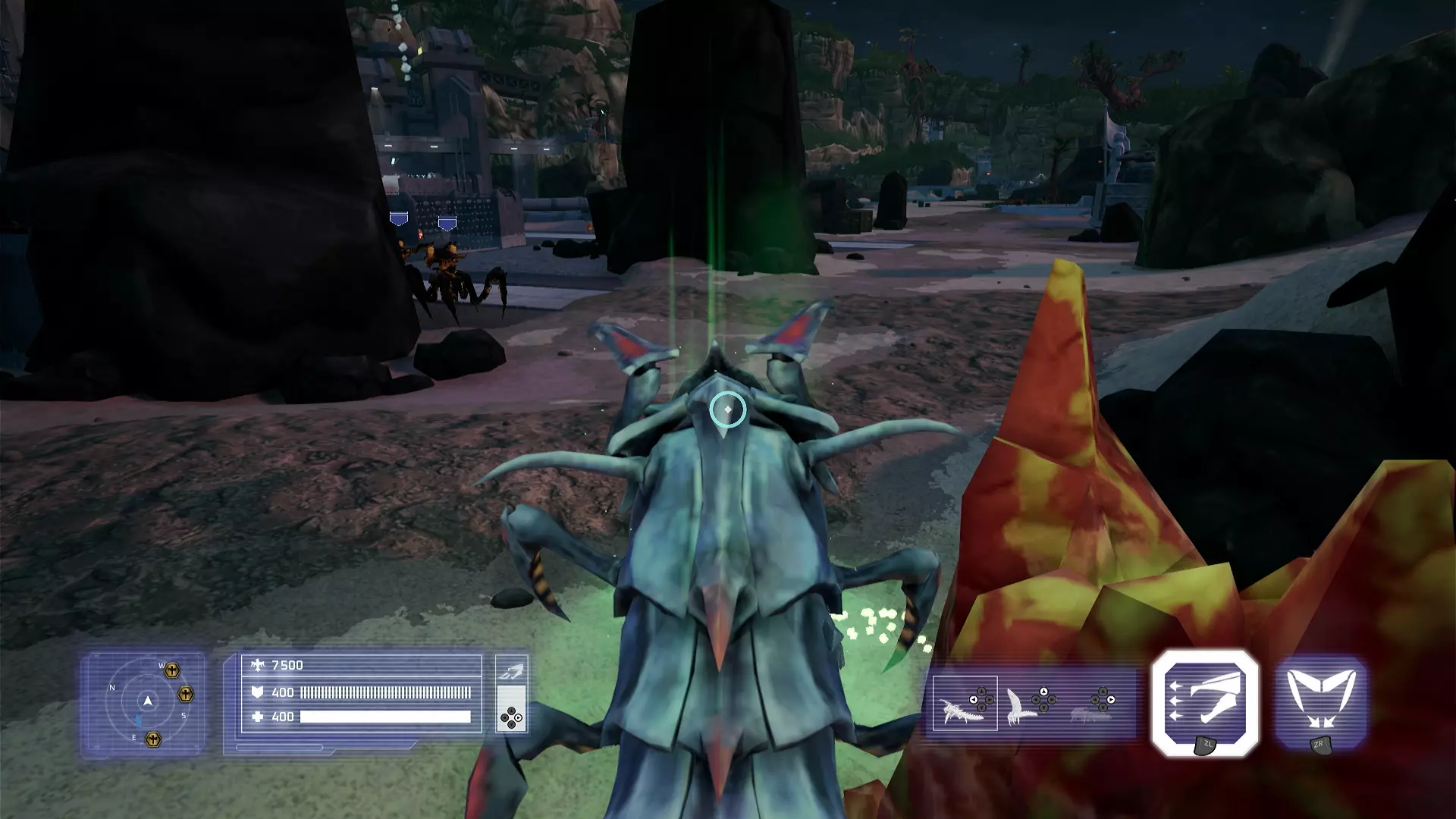Toggle the south hexagonal bug marker on compass
The image size is (1456, 819).
point(186,693)
